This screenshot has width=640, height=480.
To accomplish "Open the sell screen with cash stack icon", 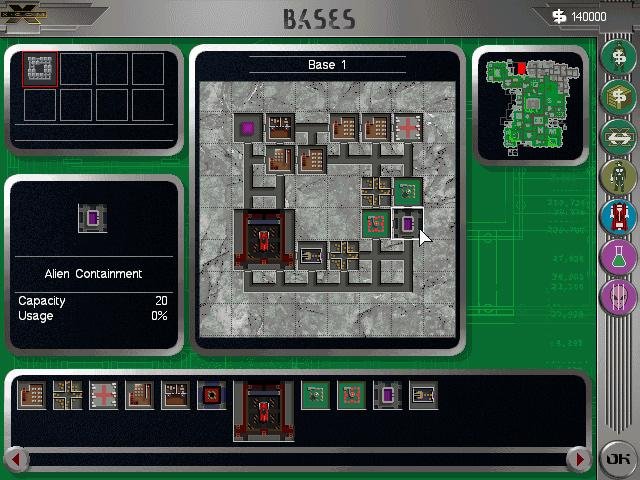I will [618, 97].
